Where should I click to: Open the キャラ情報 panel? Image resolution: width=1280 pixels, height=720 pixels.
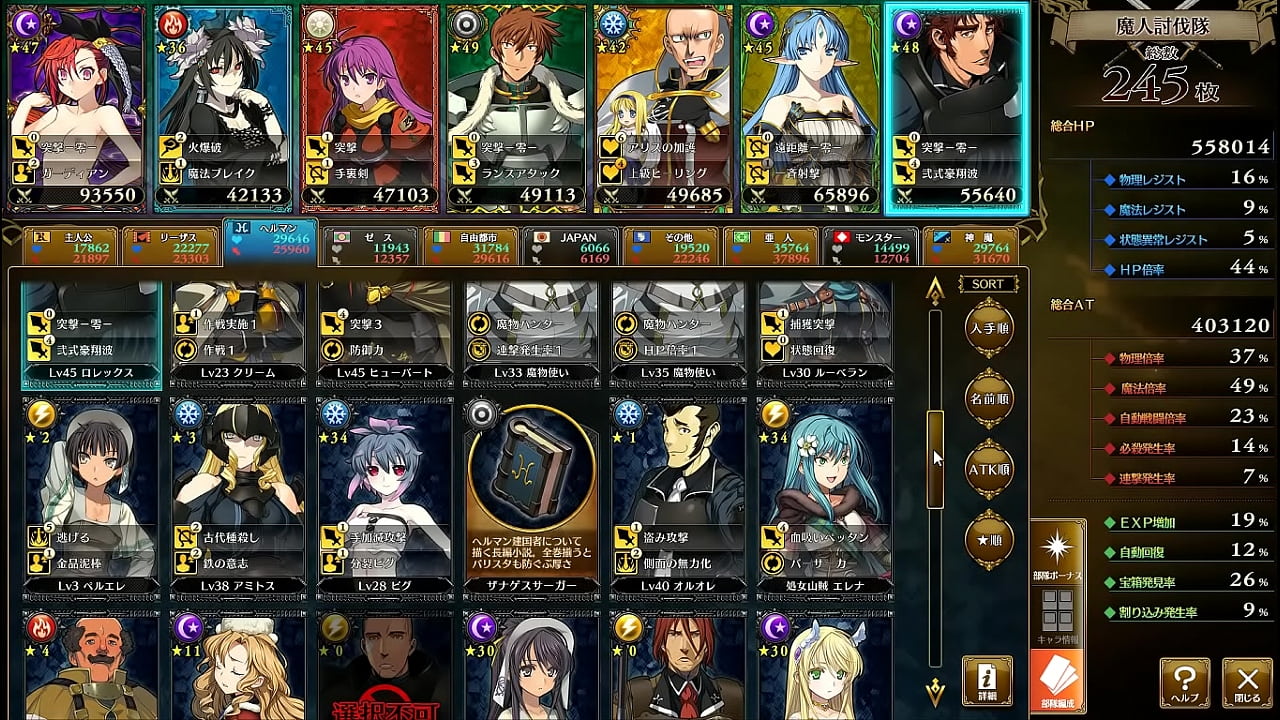coord(1057,616)
